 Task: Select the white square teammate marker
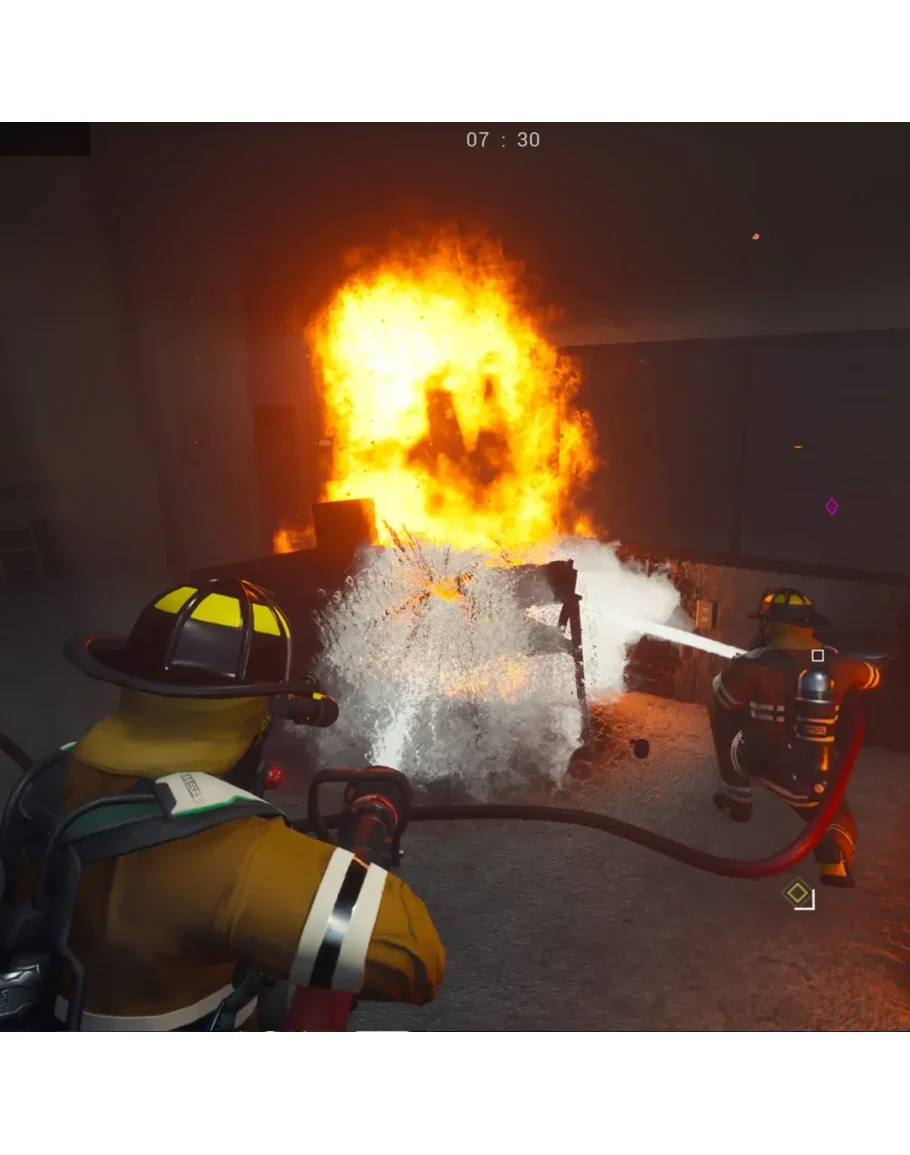click(x=818, y=656)
